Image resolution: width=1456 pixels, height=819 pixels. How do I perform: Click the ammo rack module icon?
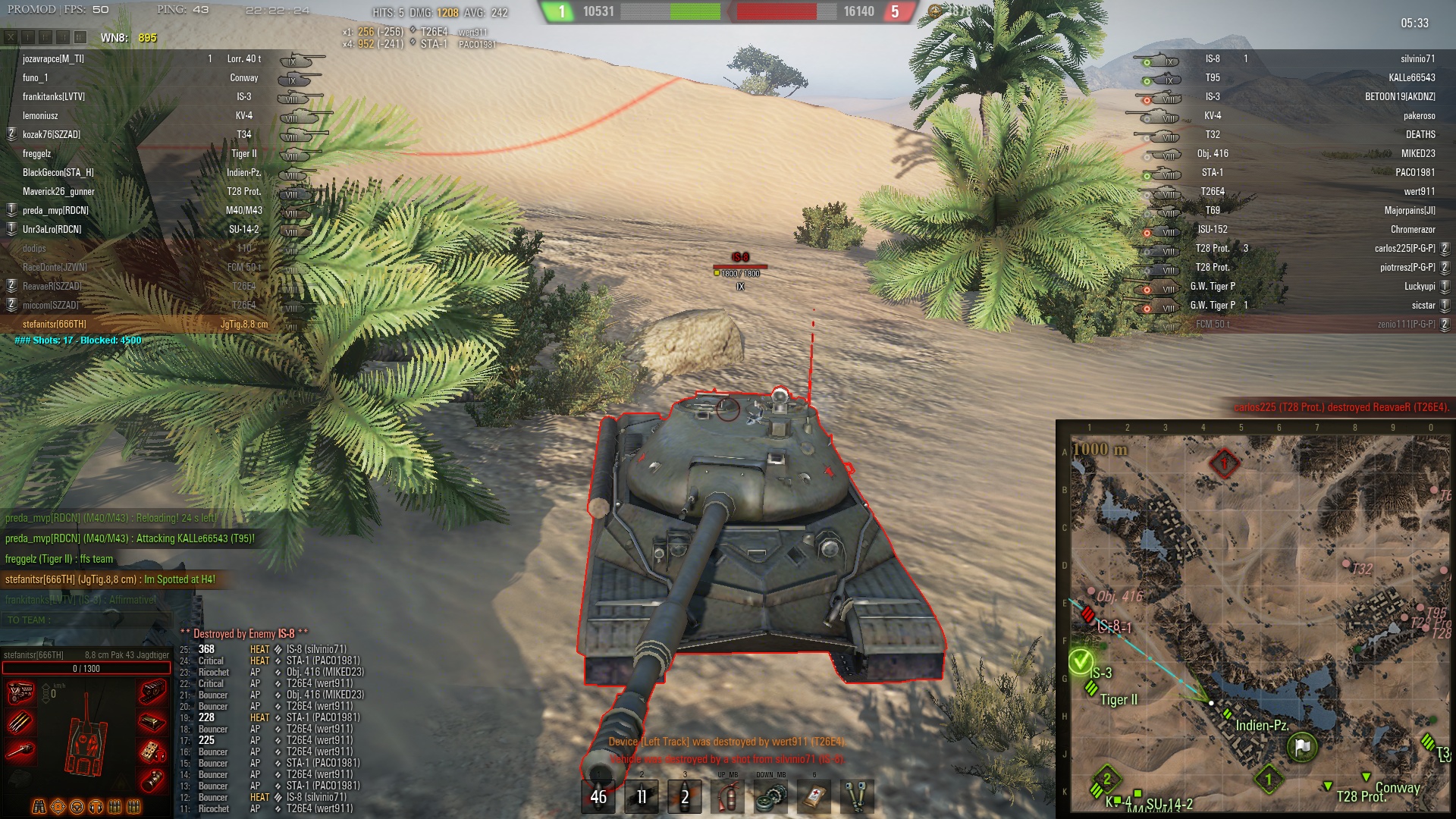coord(20,722)
